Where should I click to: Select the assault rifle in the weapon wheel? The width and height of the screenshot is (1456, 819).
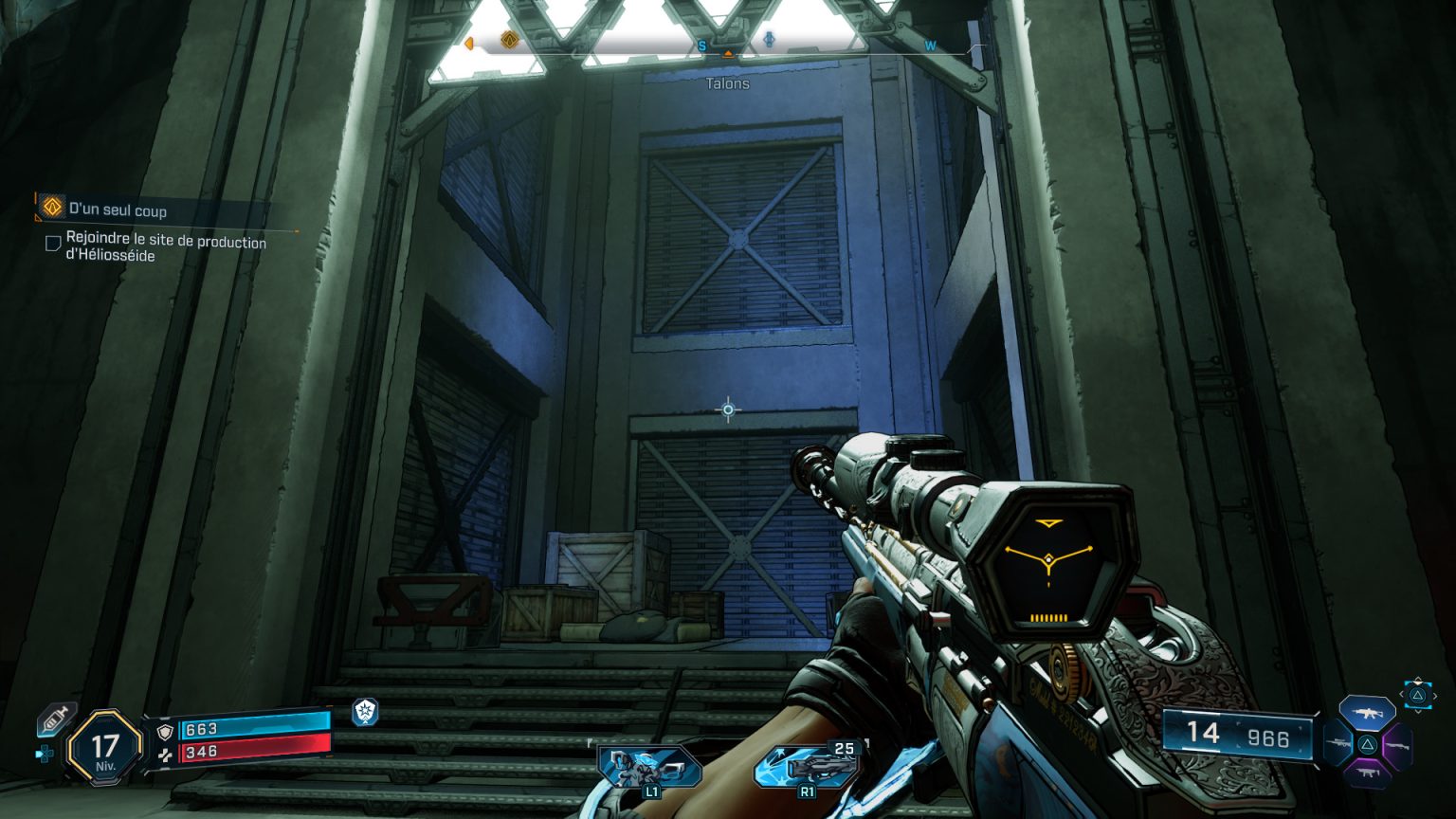(1367, 713)
